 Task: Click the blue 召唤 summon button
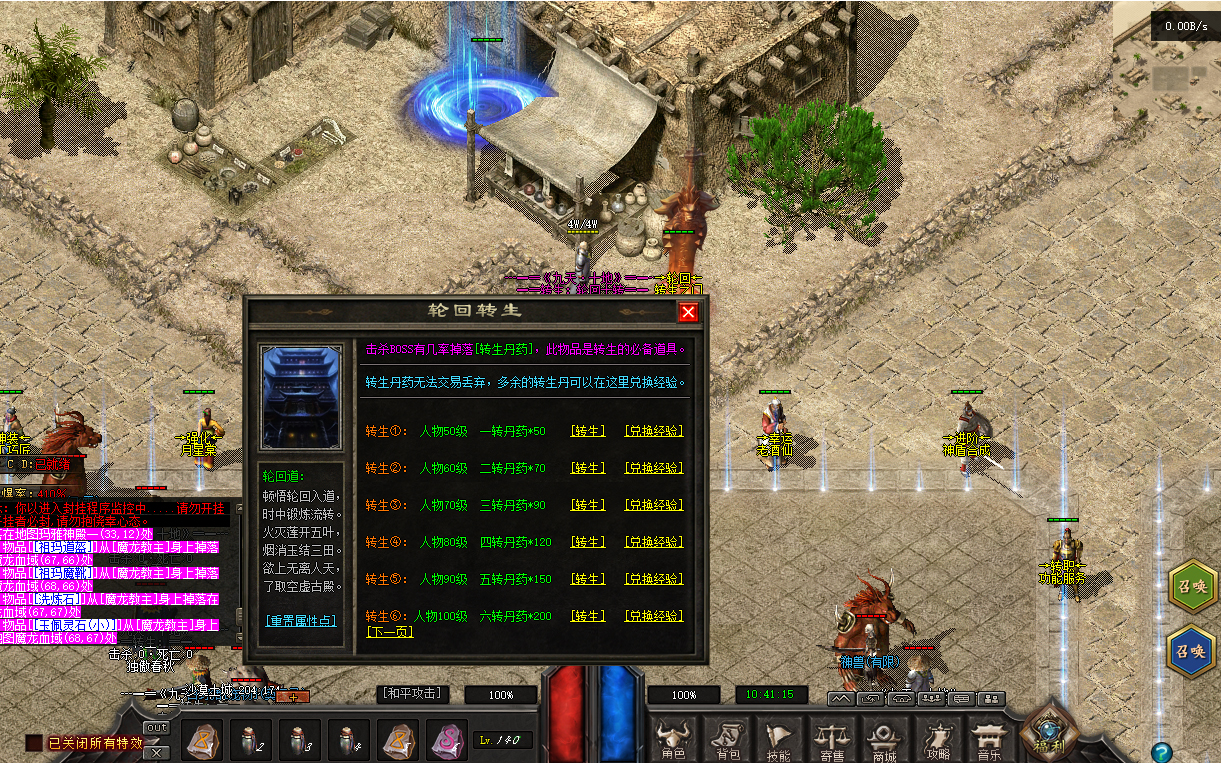pos(1191,651)
